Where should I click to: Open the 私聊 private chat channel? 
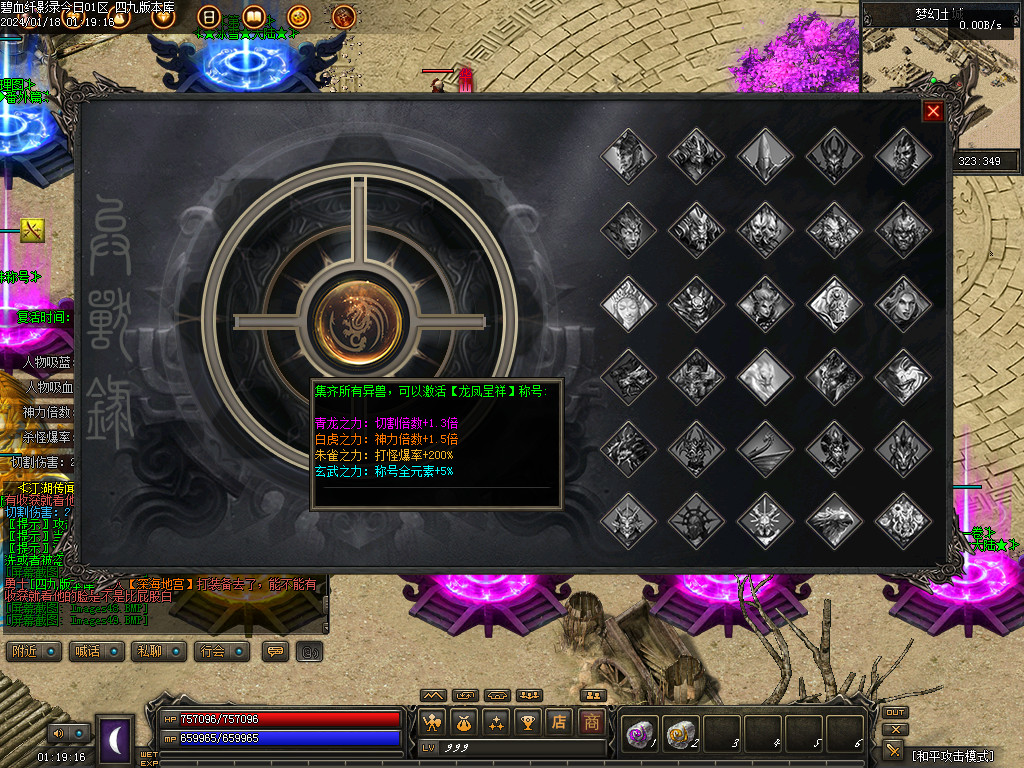pyautogui.click(x=160, y=651)
